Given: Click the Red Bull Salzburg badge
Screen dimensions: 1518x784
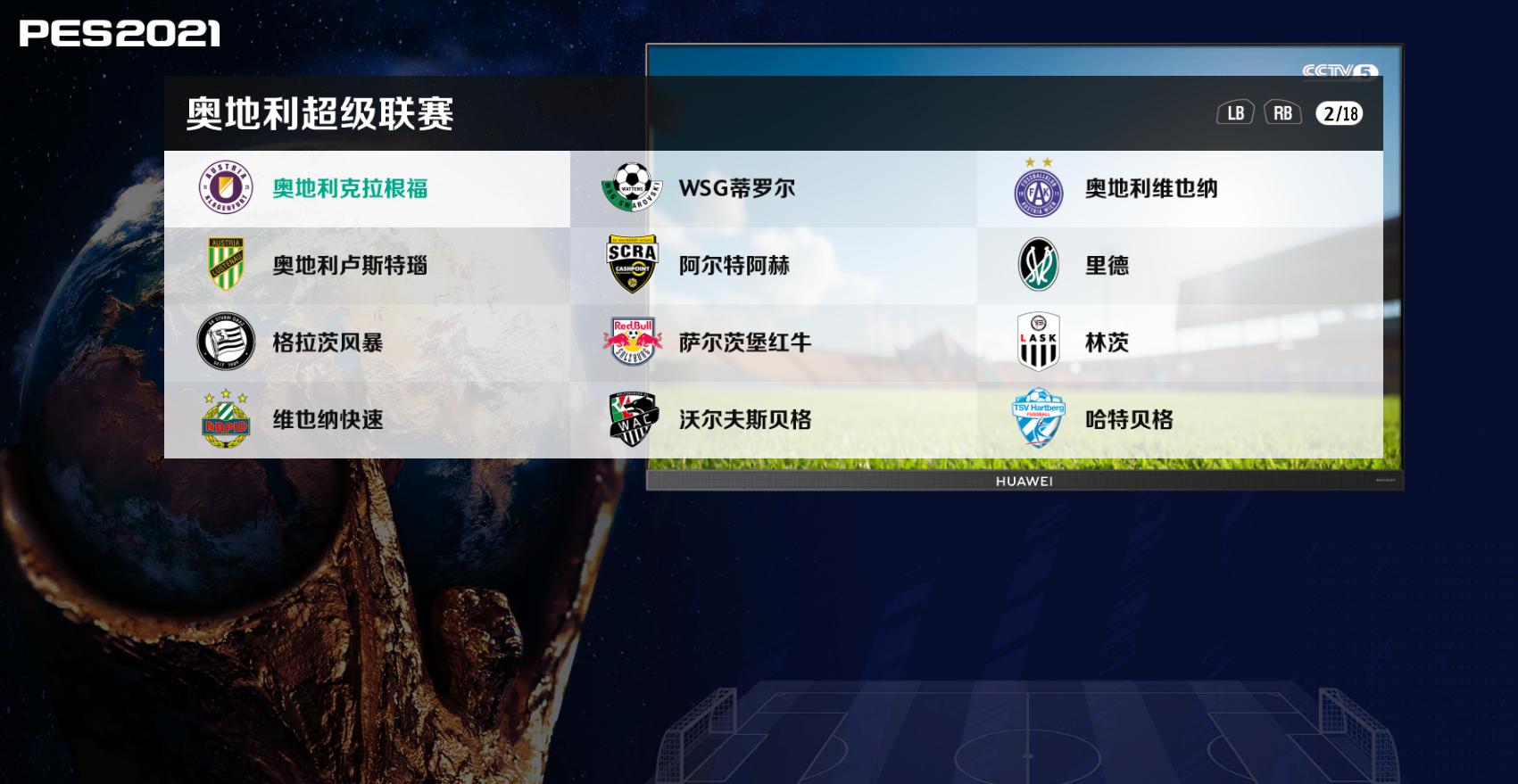Looking at the screenshot, I should point(634,342).
